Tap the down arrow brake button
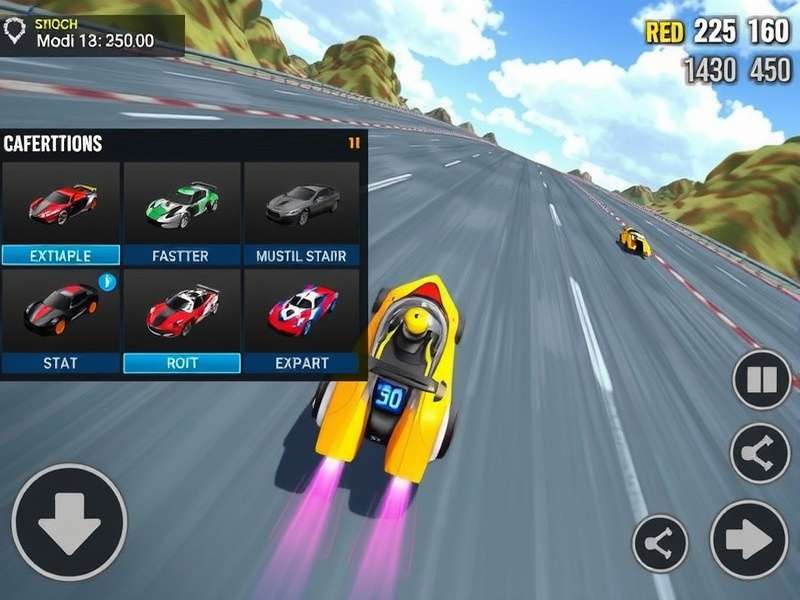This screenshot has height=600, width=800. tap(69, 522)
